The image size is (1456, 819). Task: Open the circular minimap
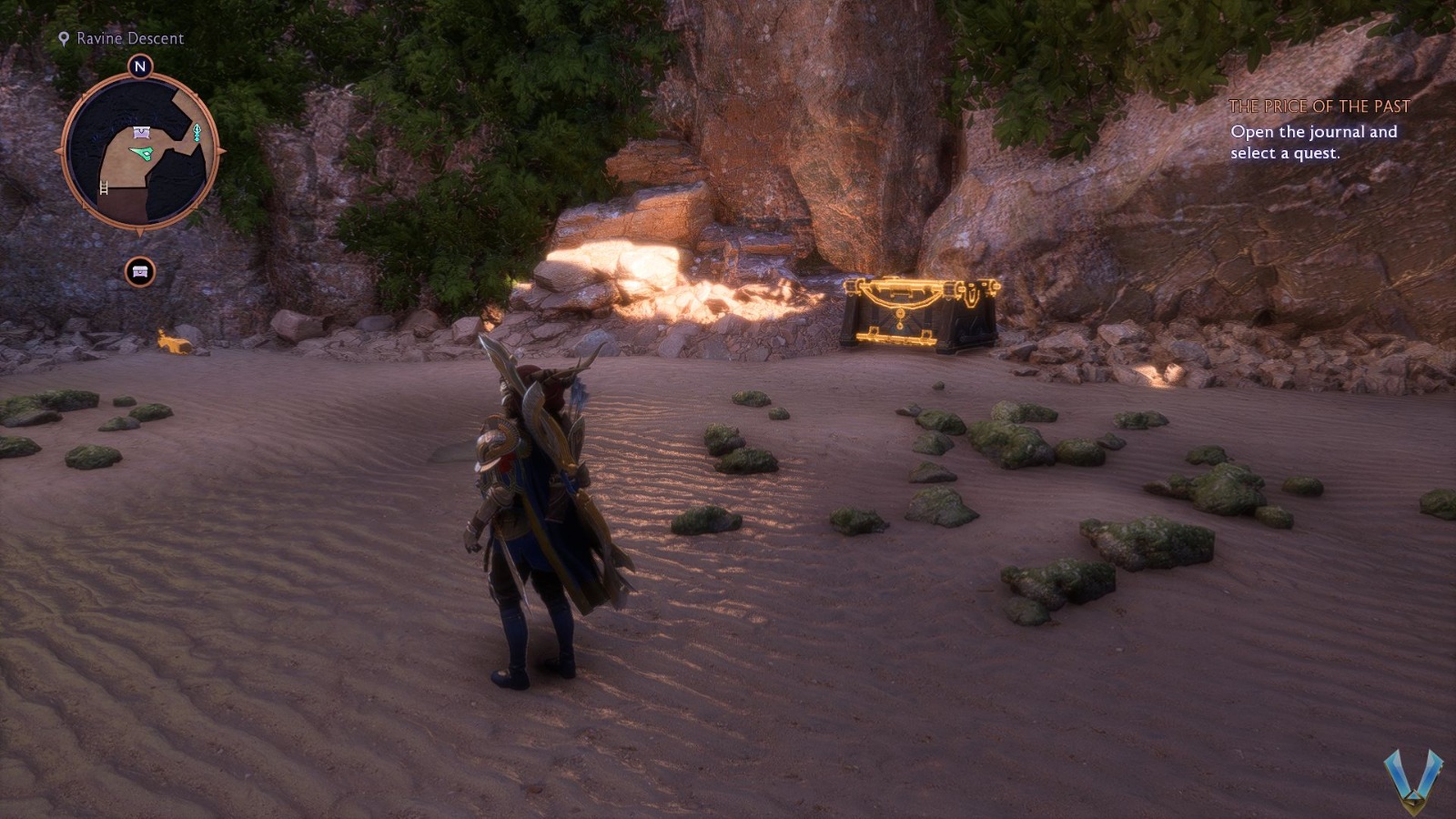(x=139, y=150)
